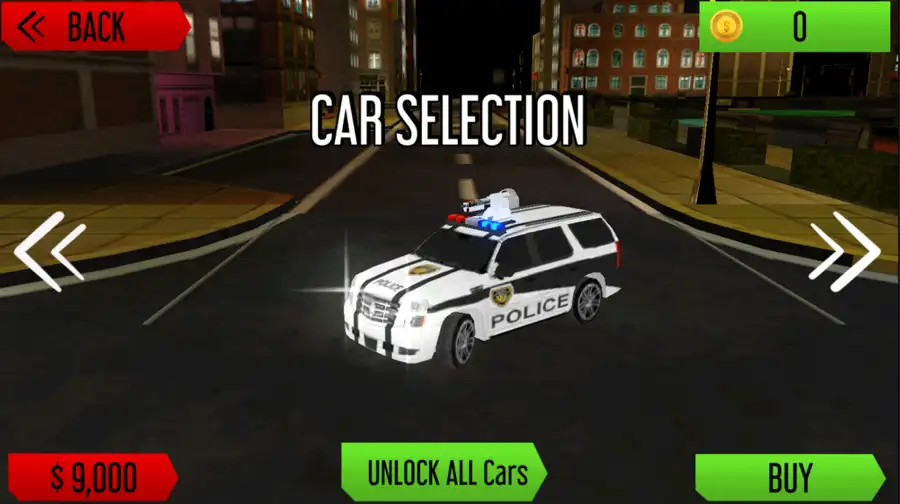Buy the police car
900x504 pixels.
(788, 477)
